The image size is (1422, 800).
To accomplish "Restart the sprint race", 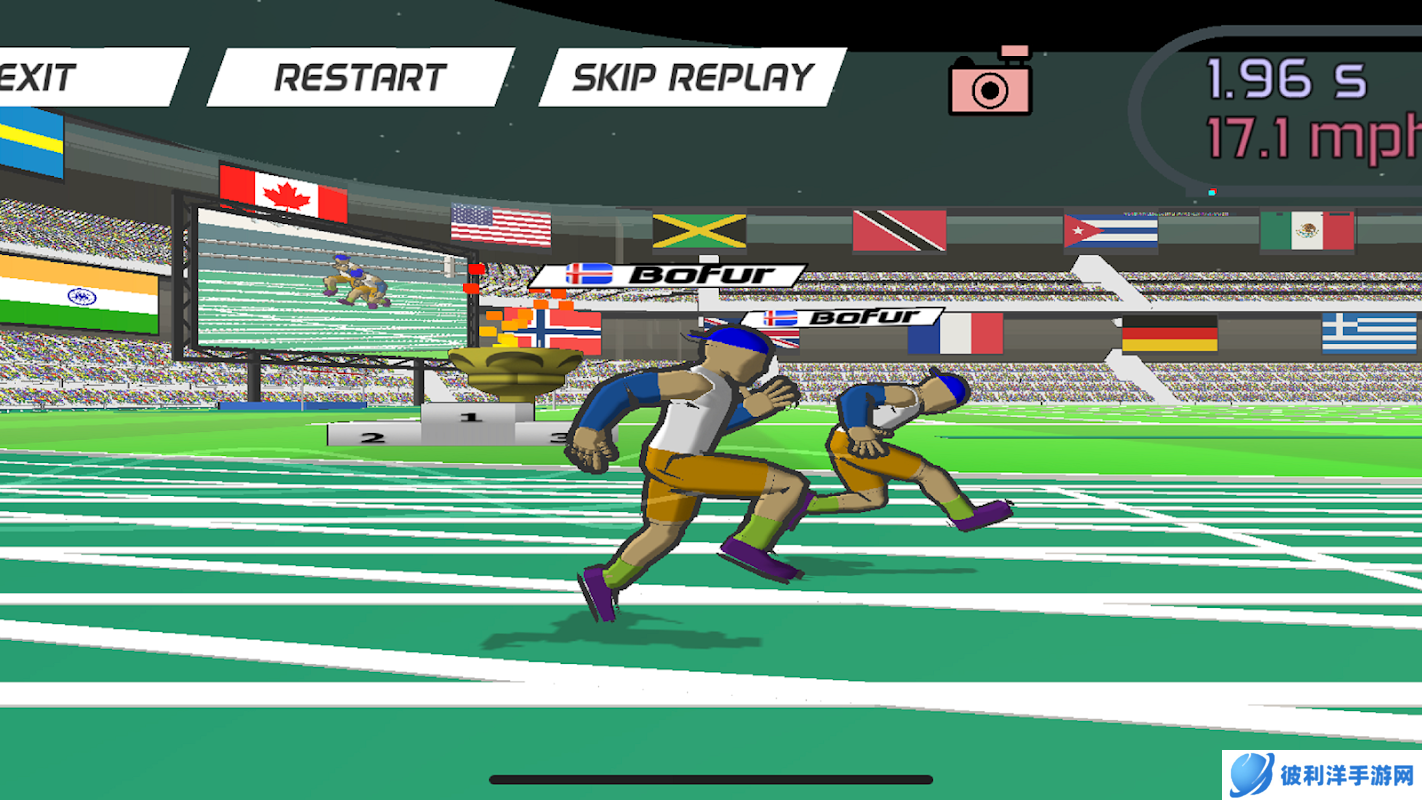I will coord(360,77).
